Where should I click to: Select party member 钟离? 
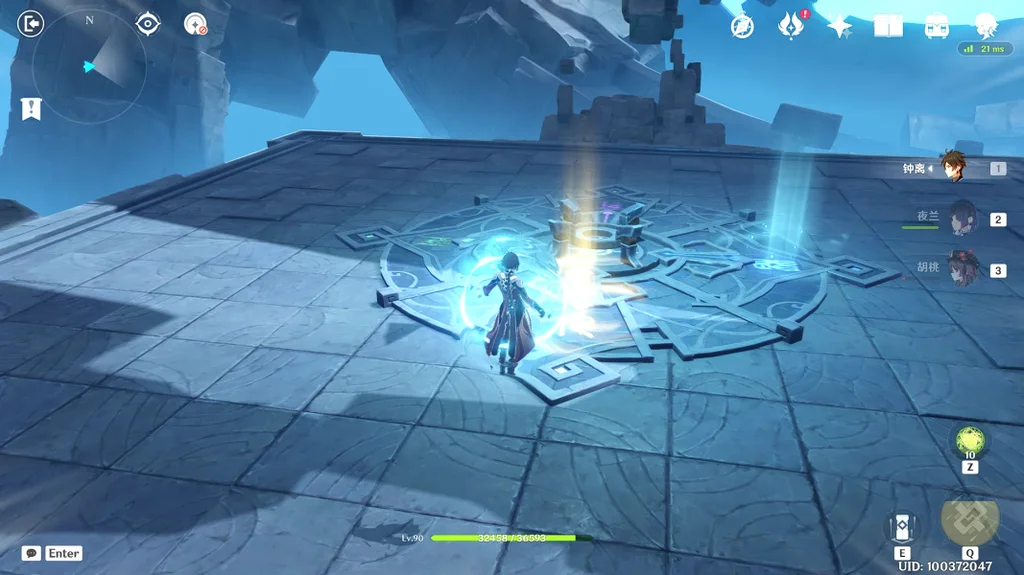[x=954, y=168]
